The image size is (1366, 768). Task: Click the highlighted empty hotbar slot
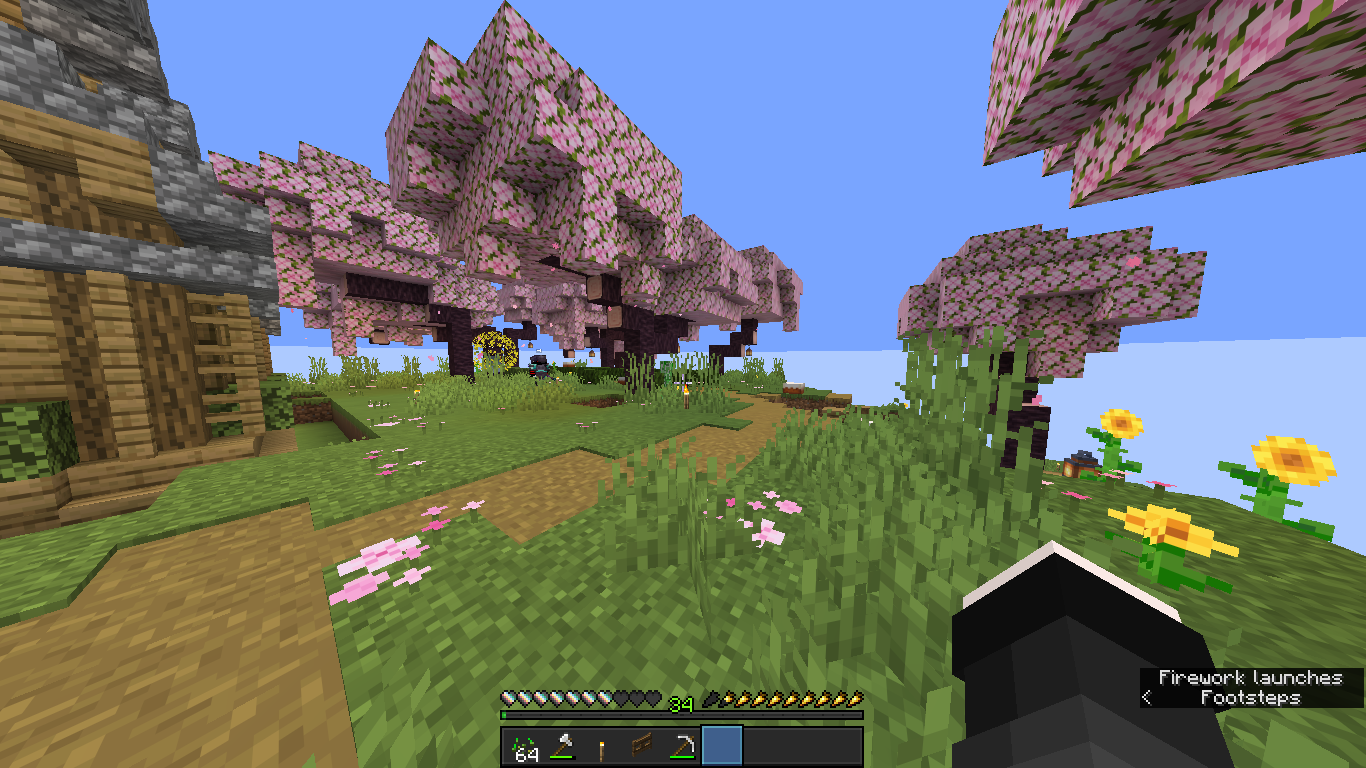pos(722,747)
